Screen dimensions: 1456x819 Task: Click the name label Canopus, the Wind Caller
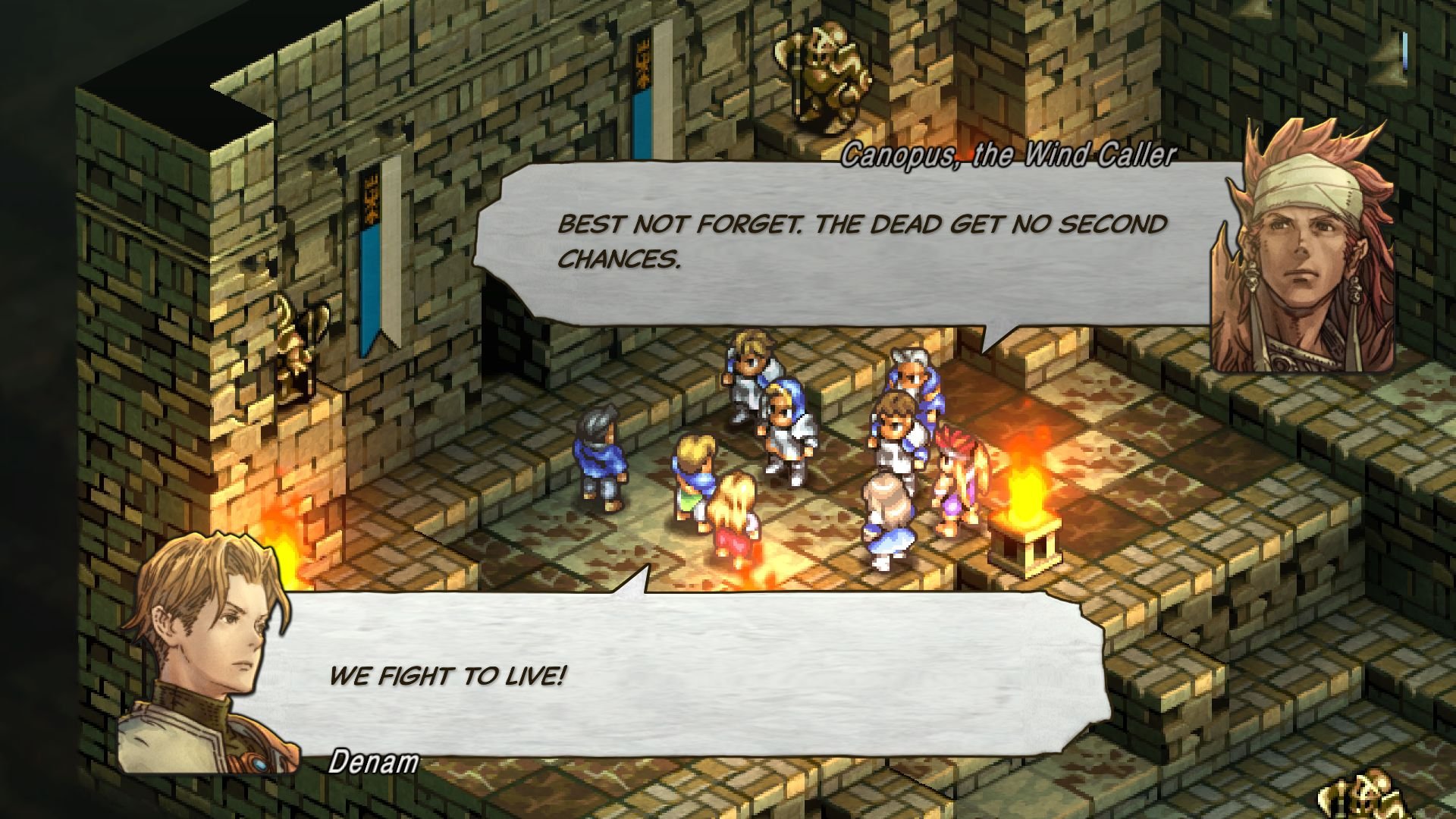[x=1009, y=157]
